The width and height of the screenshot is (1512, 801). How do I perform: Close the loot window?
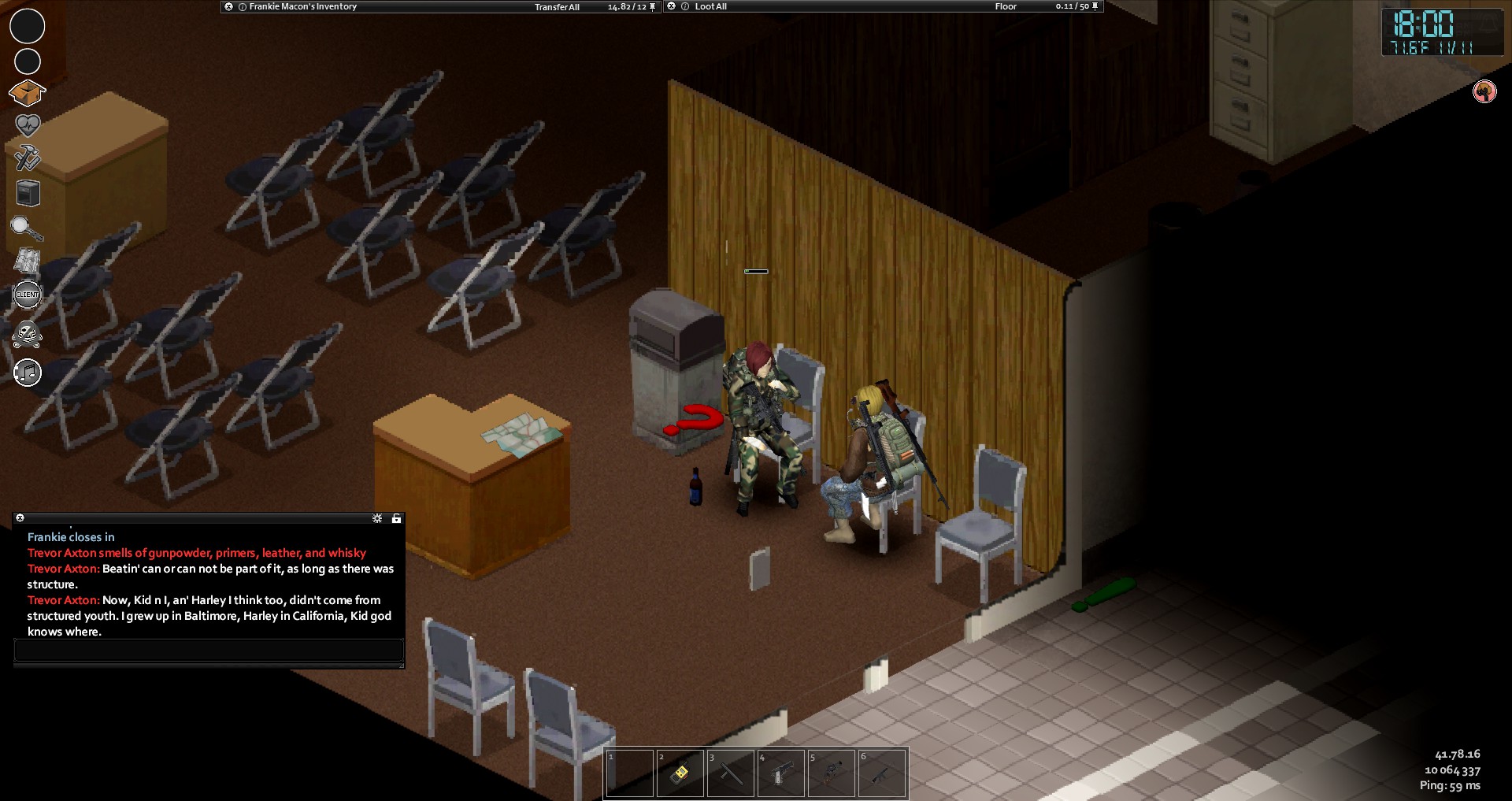point(672,6)
